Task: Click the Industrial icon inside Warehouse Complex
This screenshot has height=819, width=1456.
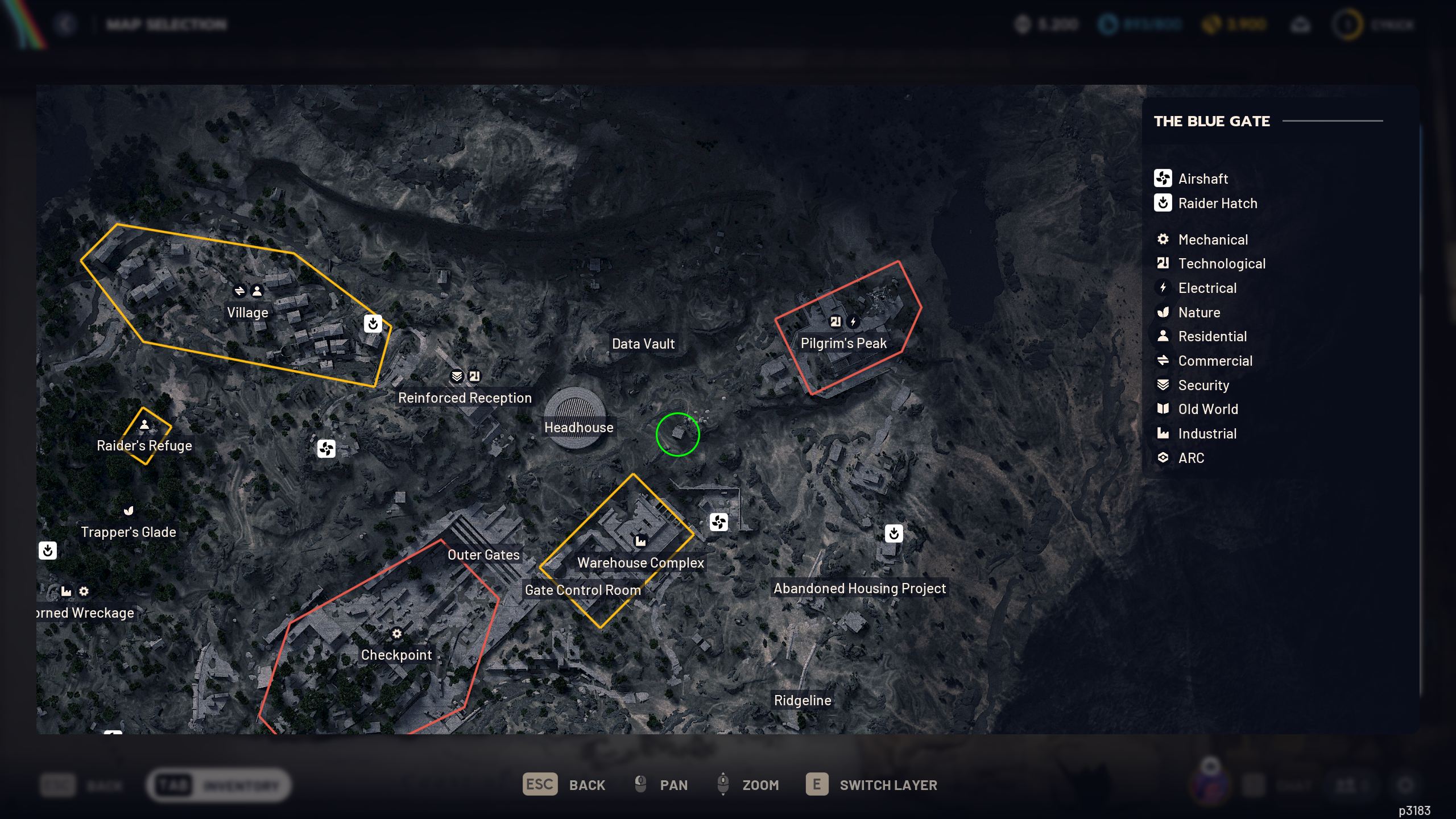Action: click(641, 542)
